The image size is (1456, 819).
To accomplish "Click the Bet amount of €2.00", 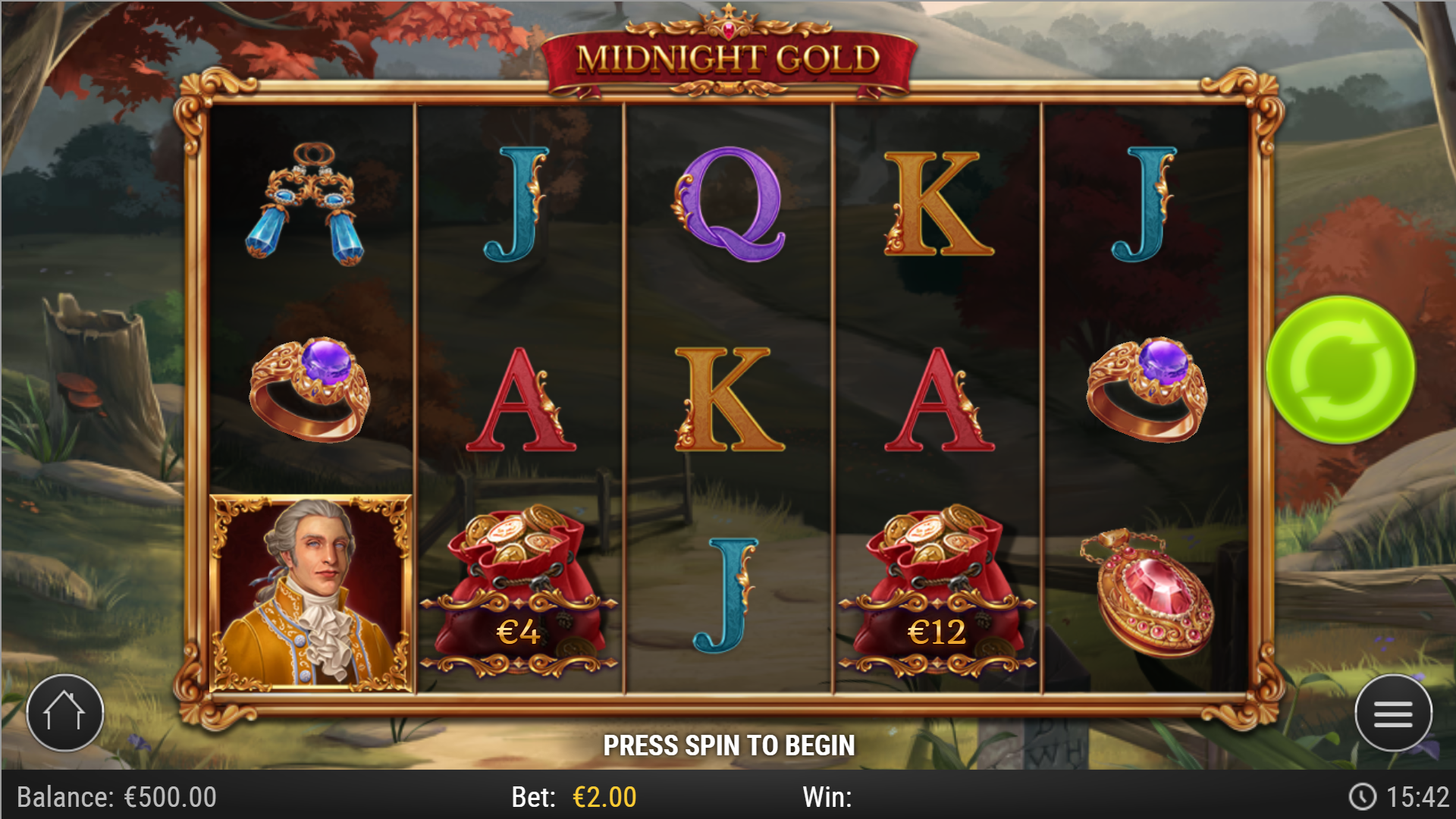I will (599, 796).
